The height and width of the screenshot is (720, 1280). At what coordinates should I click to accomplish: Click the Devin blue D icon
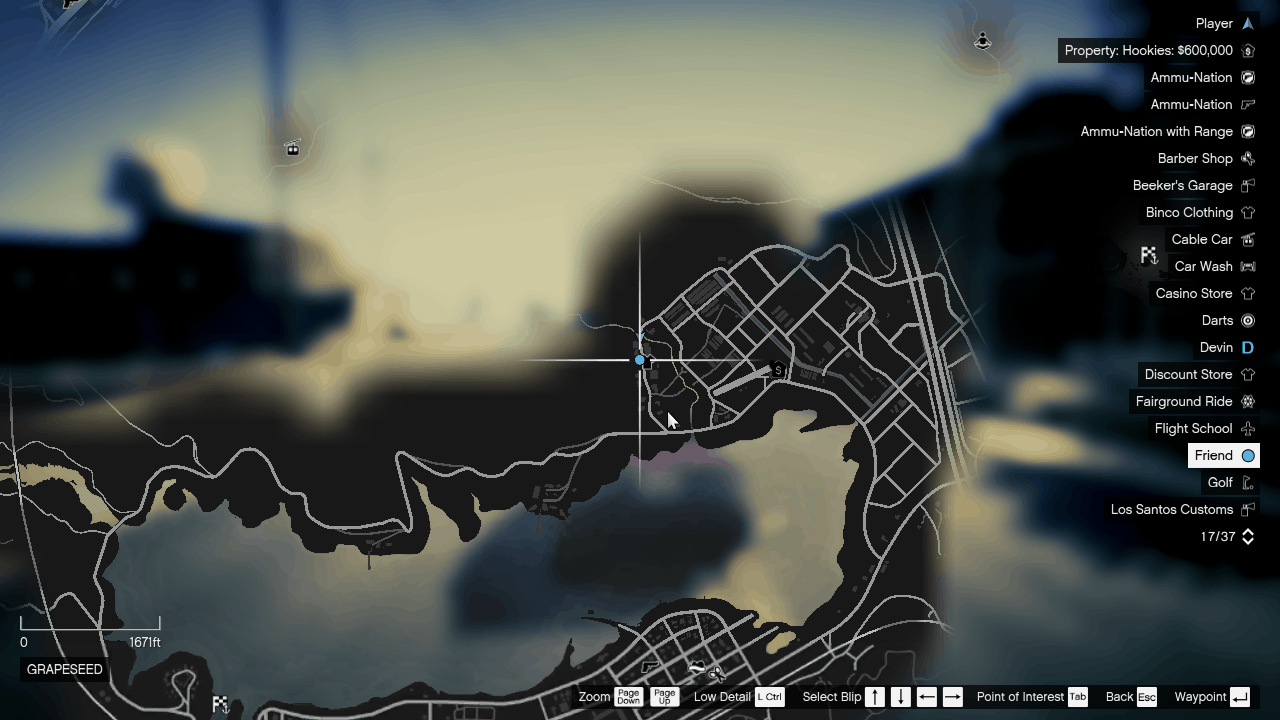(x=1246, y=347)
